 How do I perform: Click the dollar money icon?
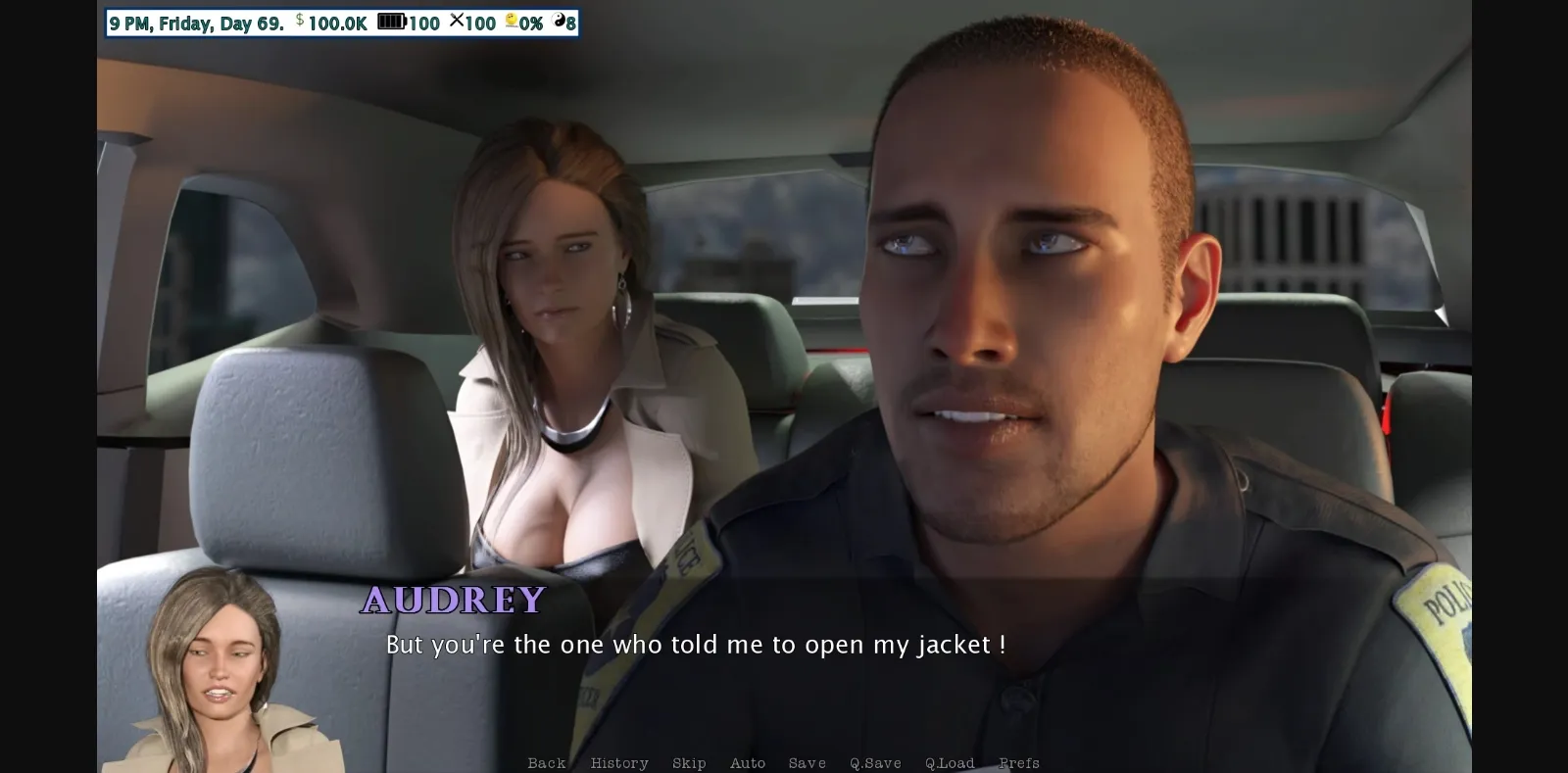pyautogui.click(x=299, y=23)
